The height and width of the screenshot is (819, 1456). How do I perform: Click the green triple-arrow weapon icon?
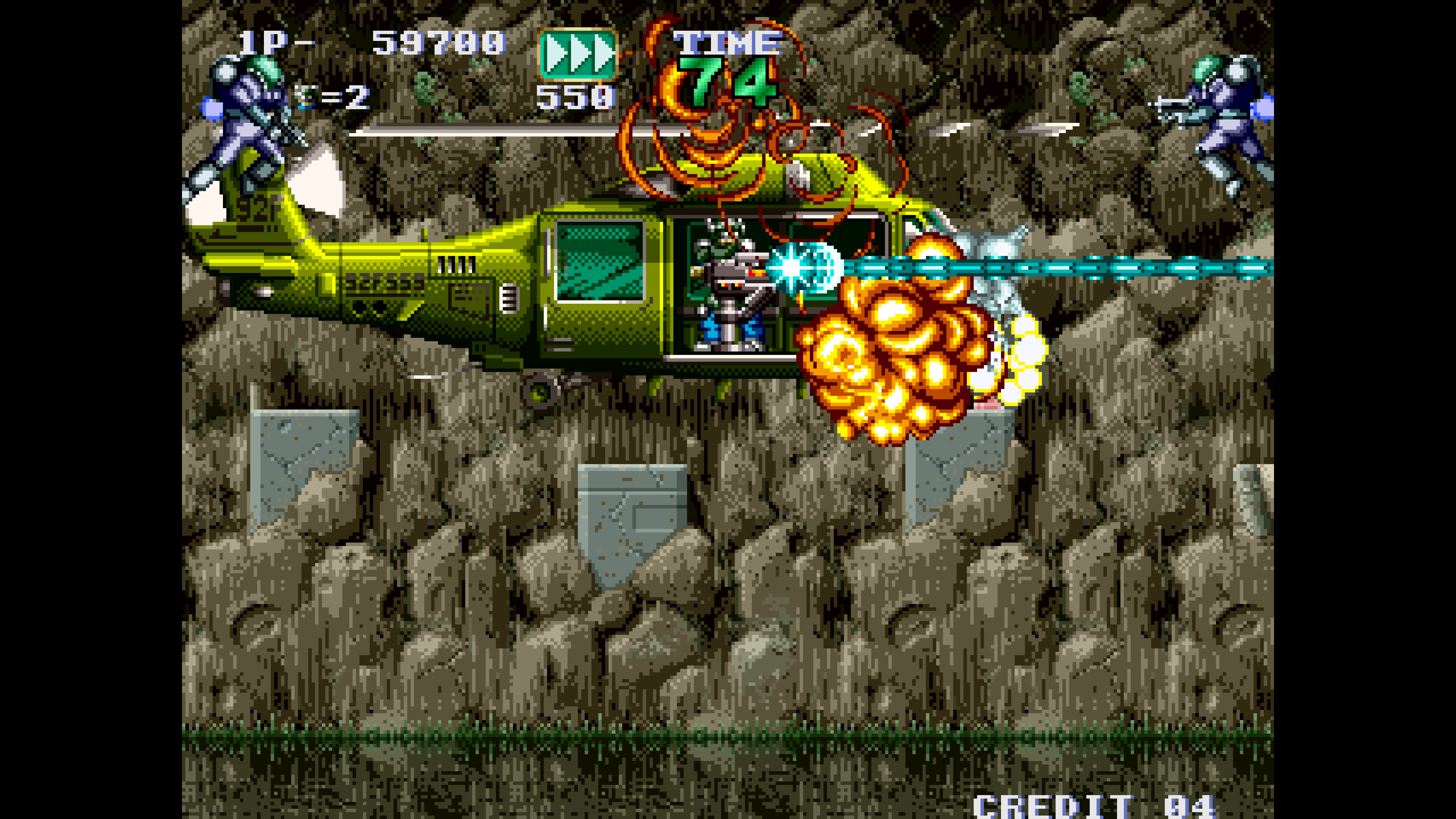pyautogui.click(x=577, y=54)
